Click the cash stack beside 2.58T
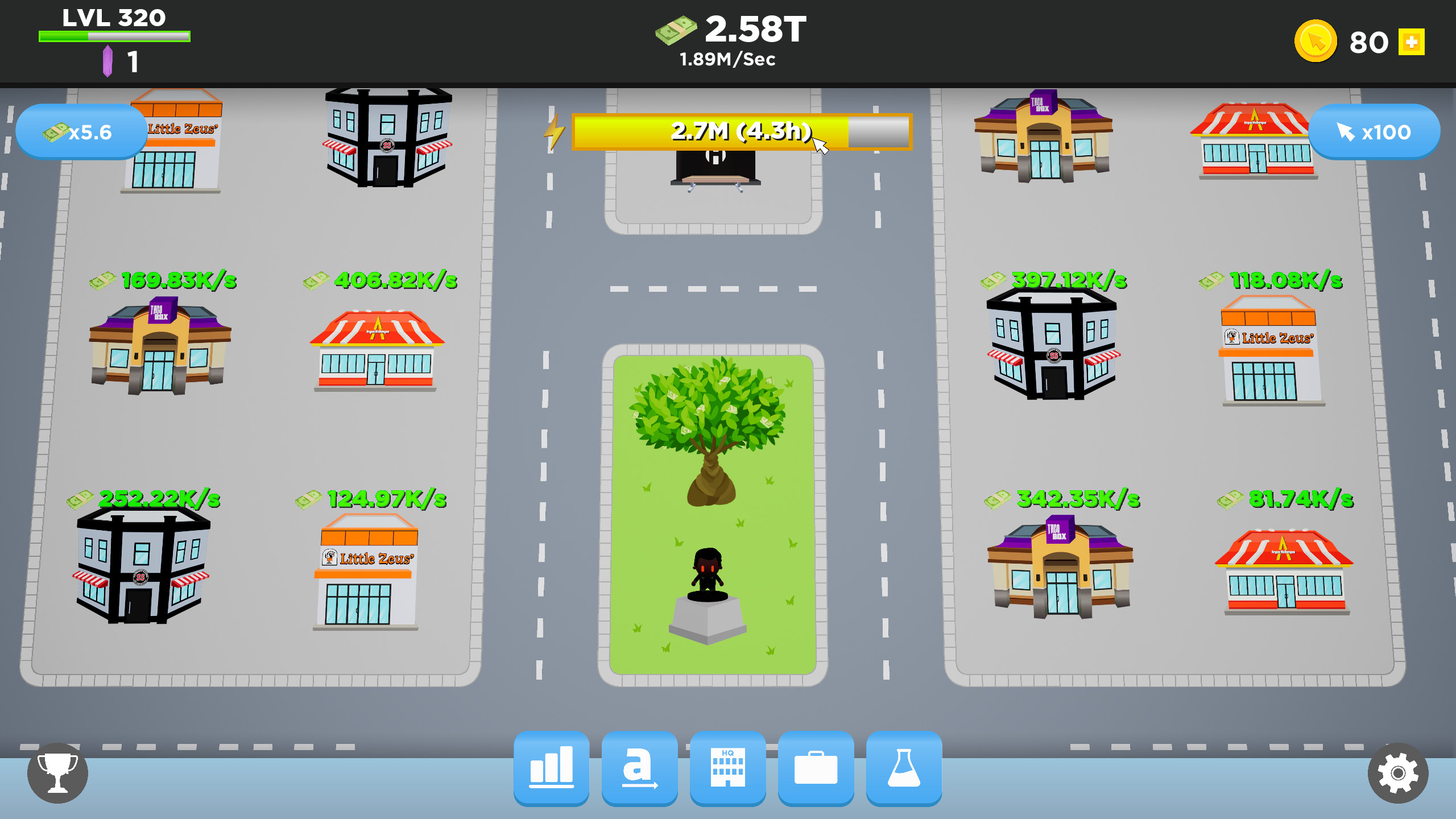Viewport: 1456px width, 819px height. coord(677,31)
